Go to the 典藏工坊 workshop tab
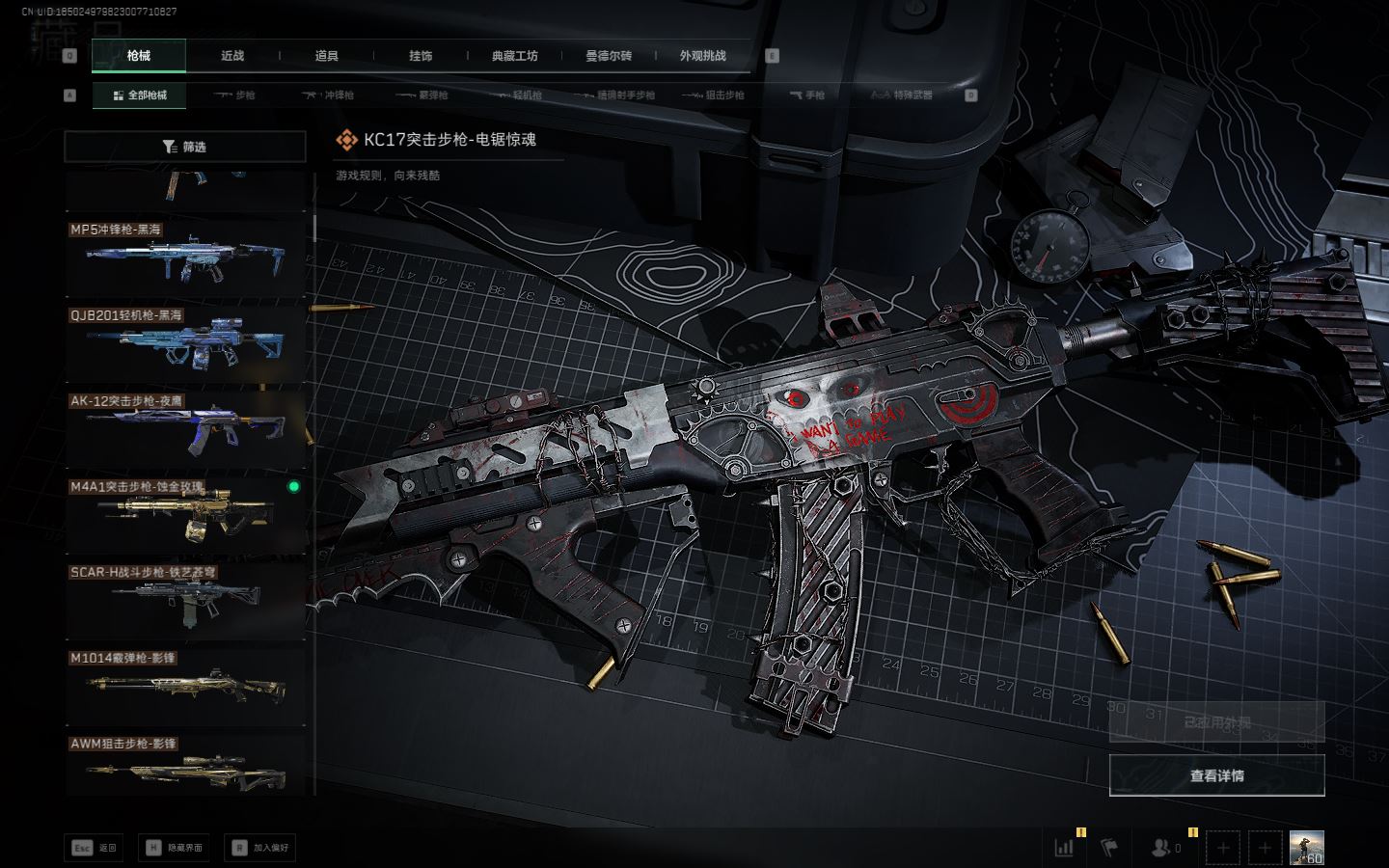 click(x=514, y=56)
